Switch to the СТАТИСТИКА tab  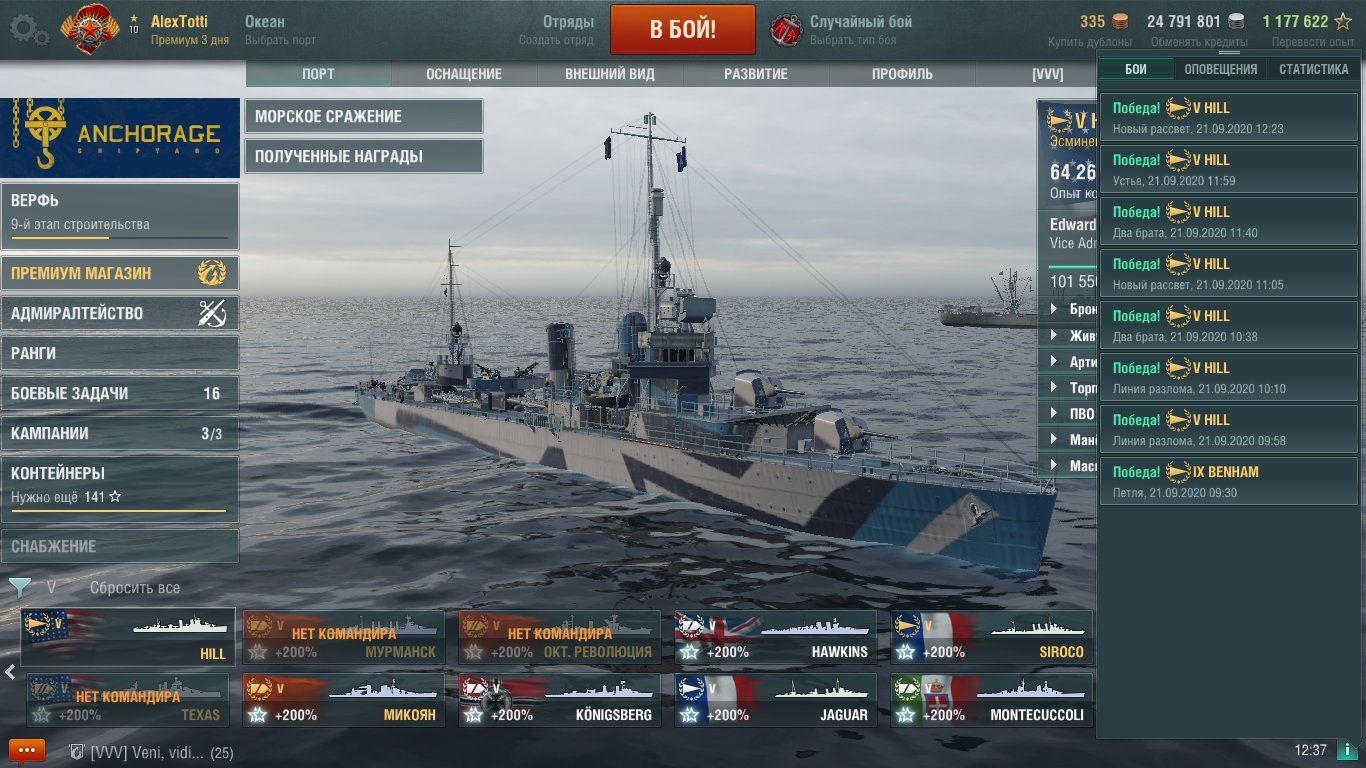click(x=1313, y=69)
